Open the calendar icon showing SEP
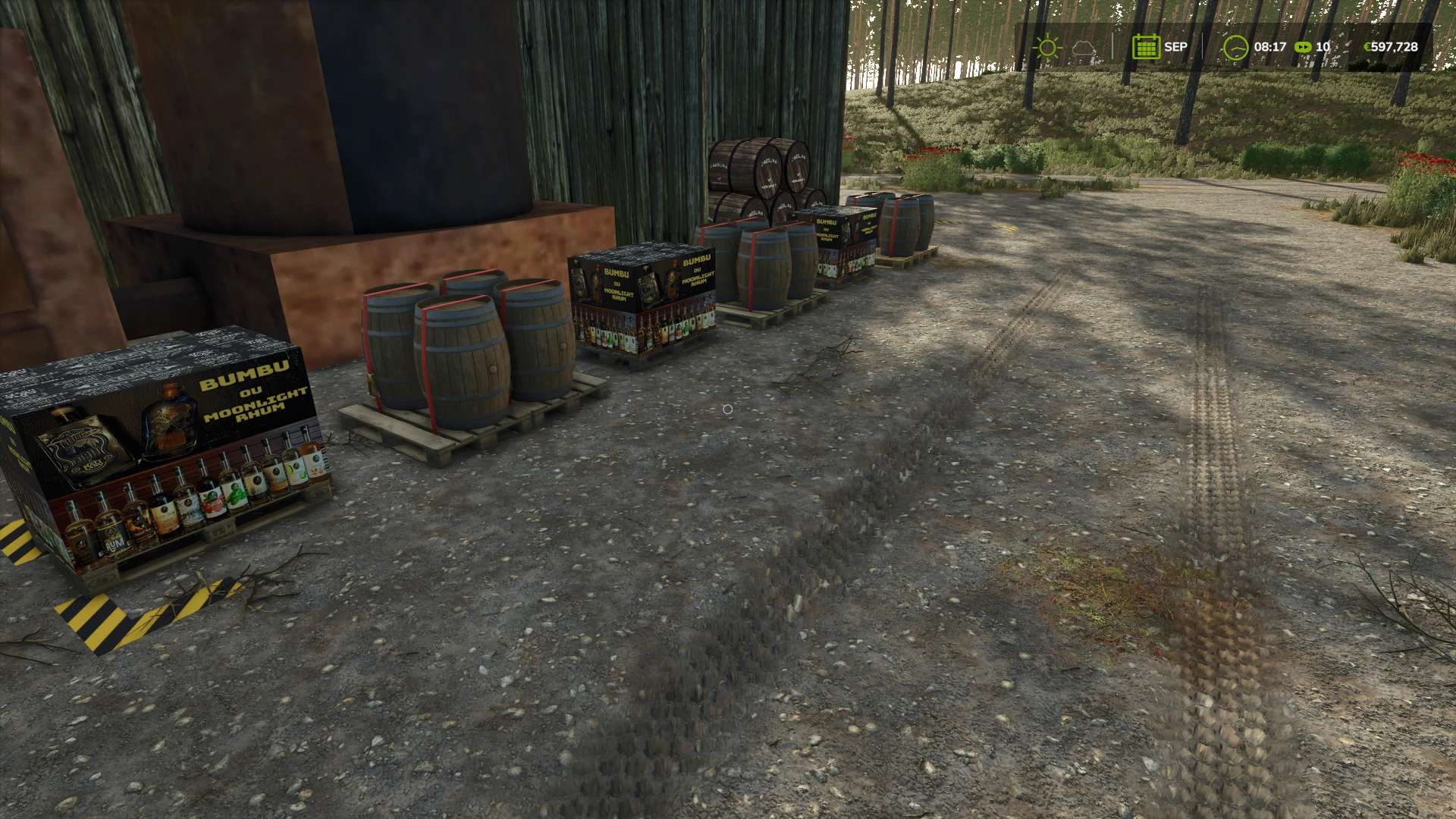This screenshot has width=1456, height=819. click(1145, 47)
